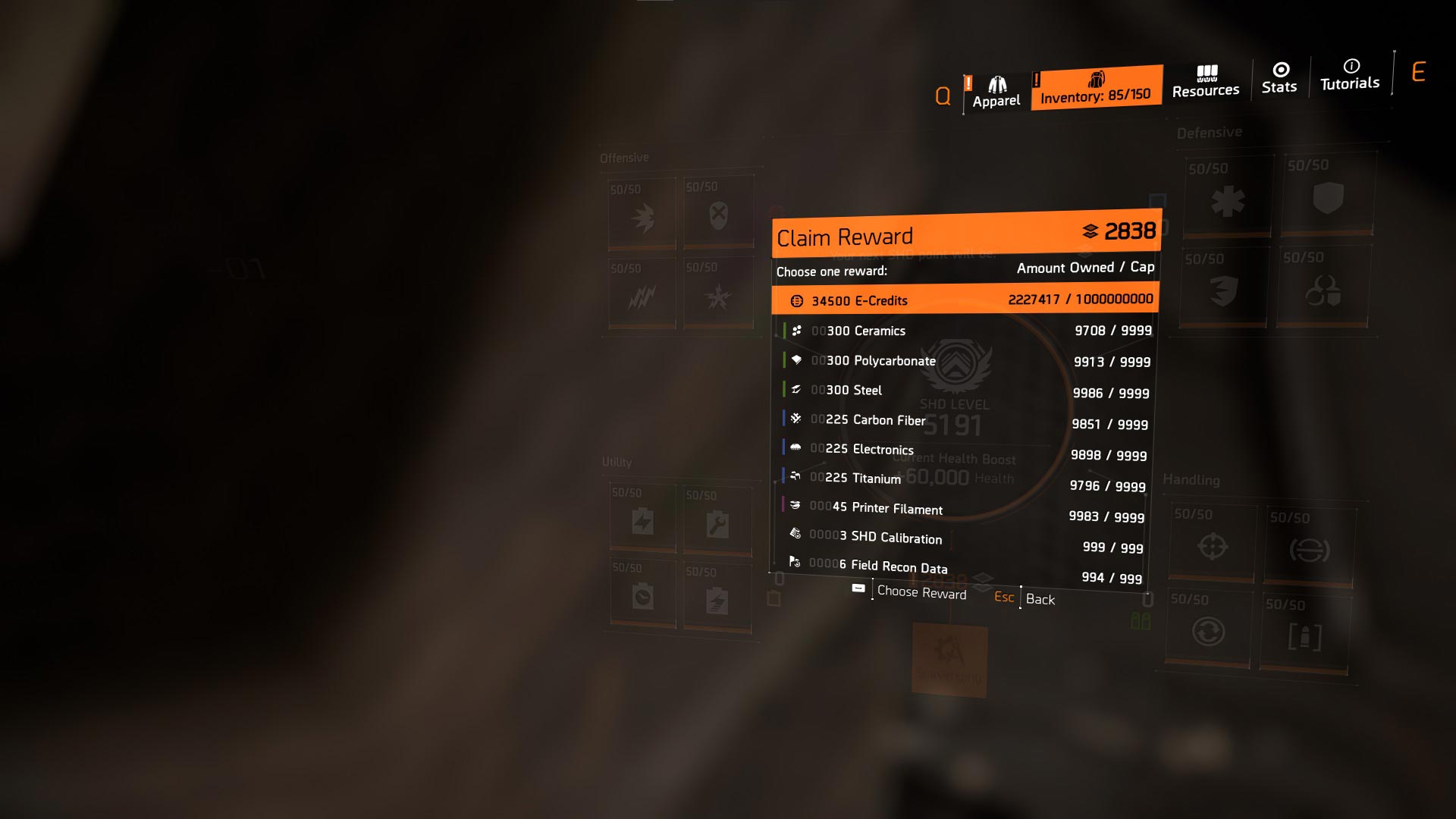Select the 300 Steel reward
Viewport: 1456px width, 819px height.
click(x=965, y=391)
